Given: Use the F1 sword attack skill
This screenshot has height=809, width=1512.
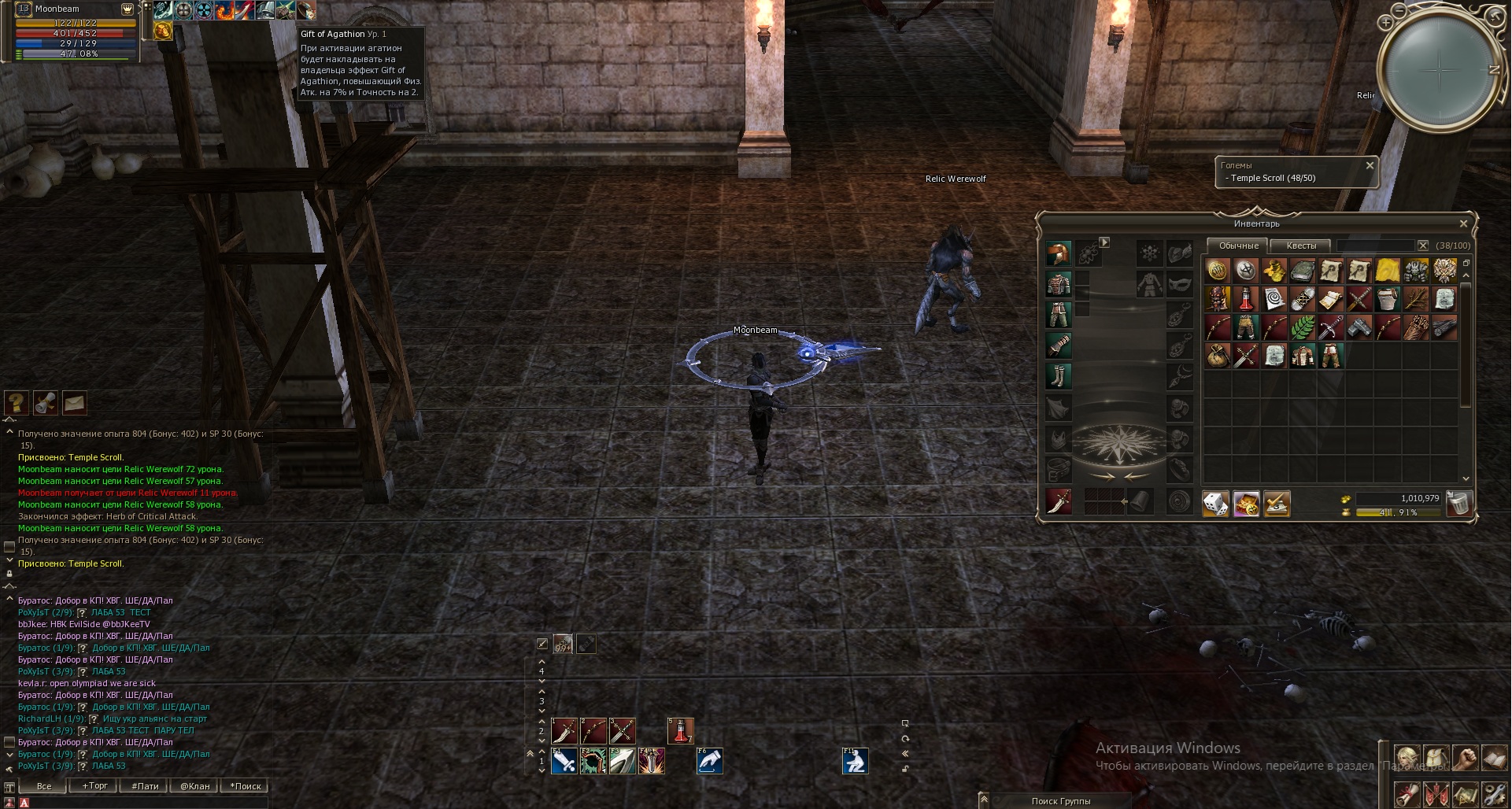Looking at the screenshot, I should [564, 761].
